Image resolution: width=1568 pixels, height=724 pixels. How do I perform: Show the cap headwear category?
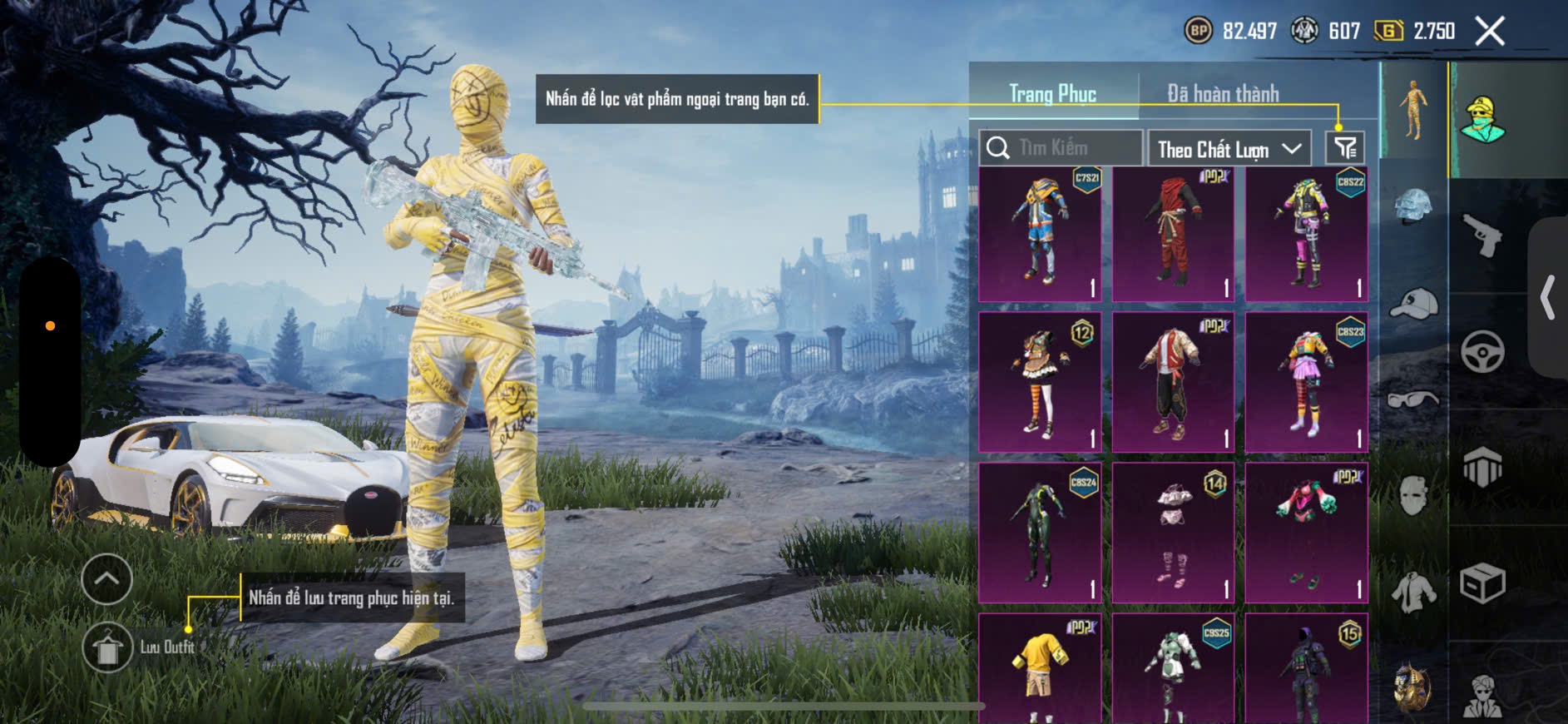pyautogui.click(x=1413, y=304)
